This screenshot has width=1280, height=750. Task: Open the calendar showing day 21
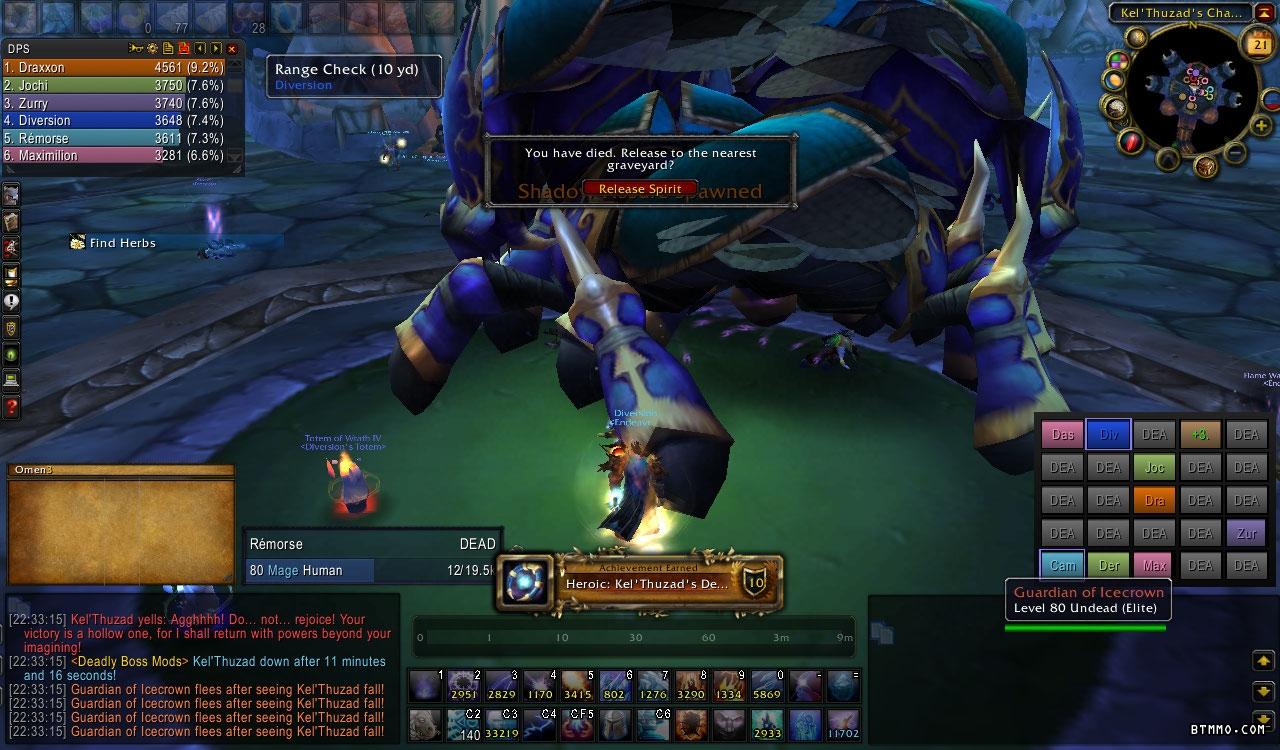coord(1256,42)
